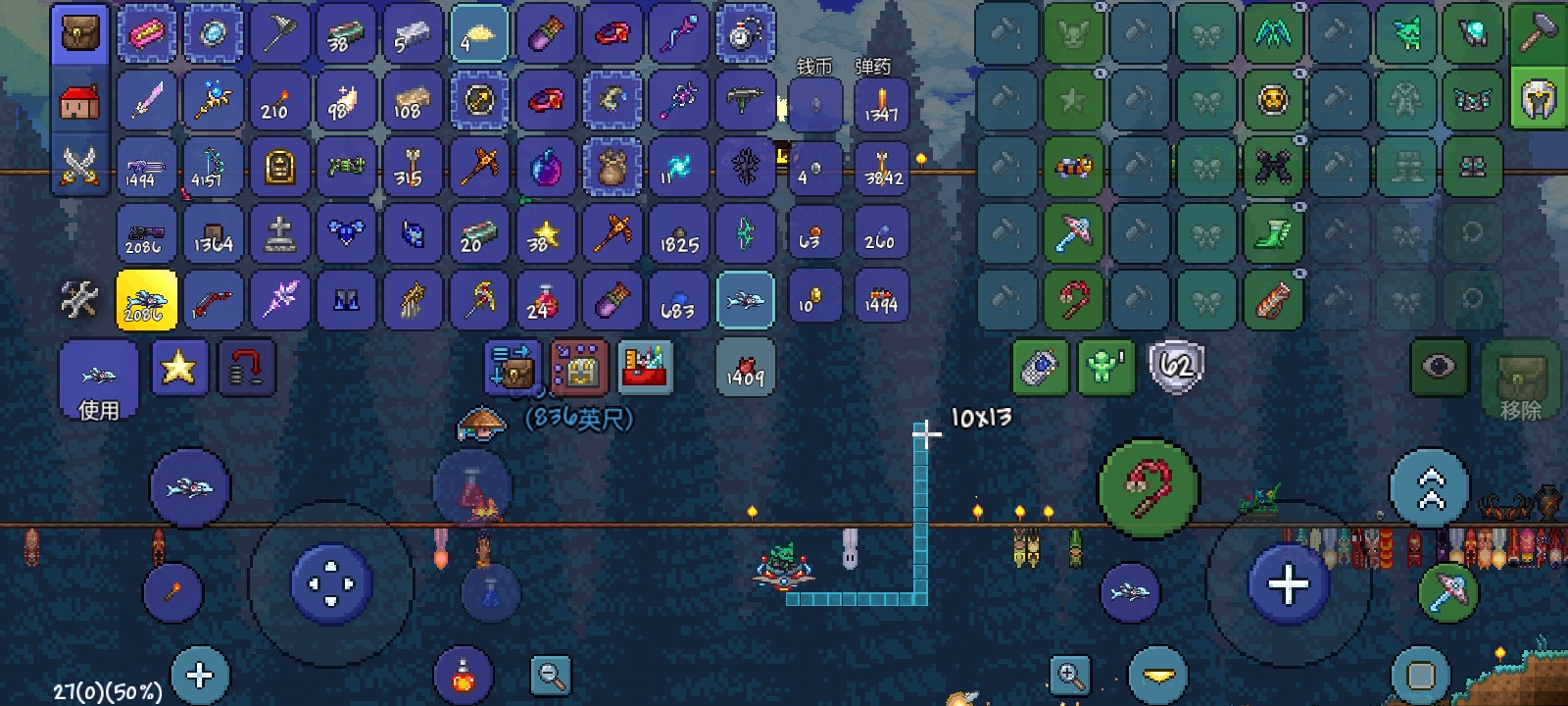Toggle the eye visibility button
This screenshot has width=1568, height=706.
tap(1439, 368)
